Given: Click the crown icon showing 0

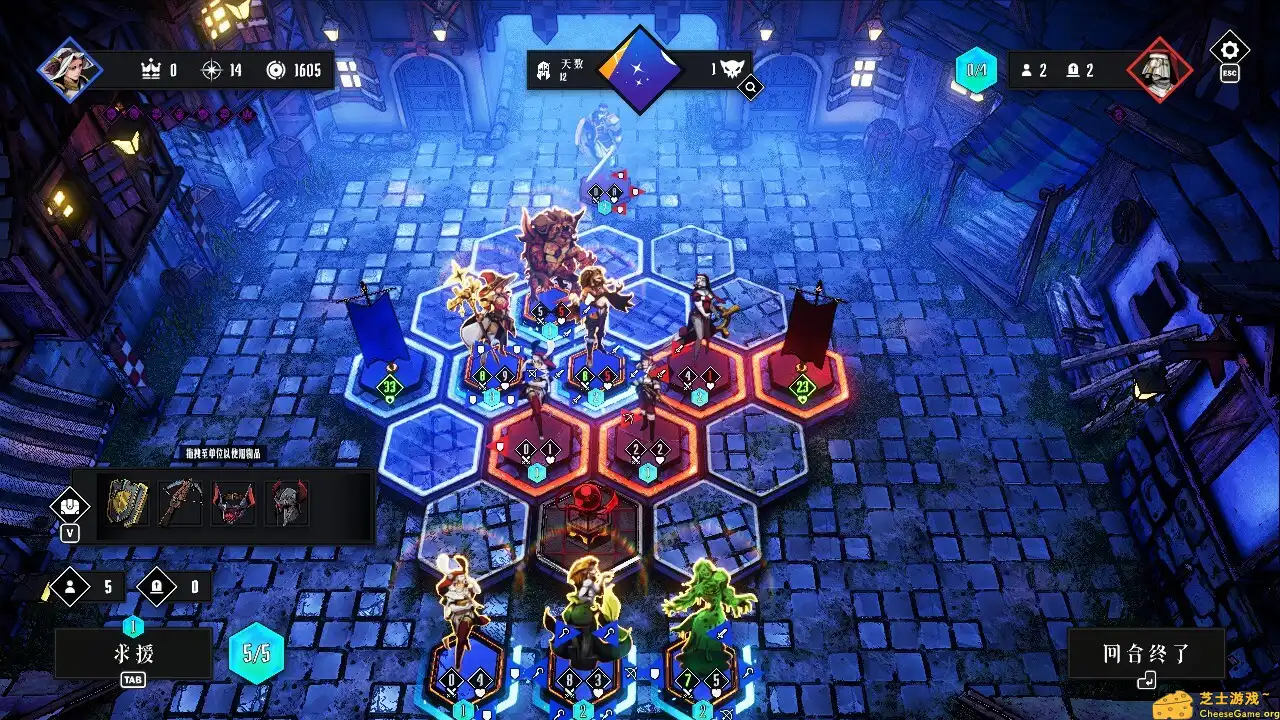Looking at the screenshot, I should pos(155,71).
